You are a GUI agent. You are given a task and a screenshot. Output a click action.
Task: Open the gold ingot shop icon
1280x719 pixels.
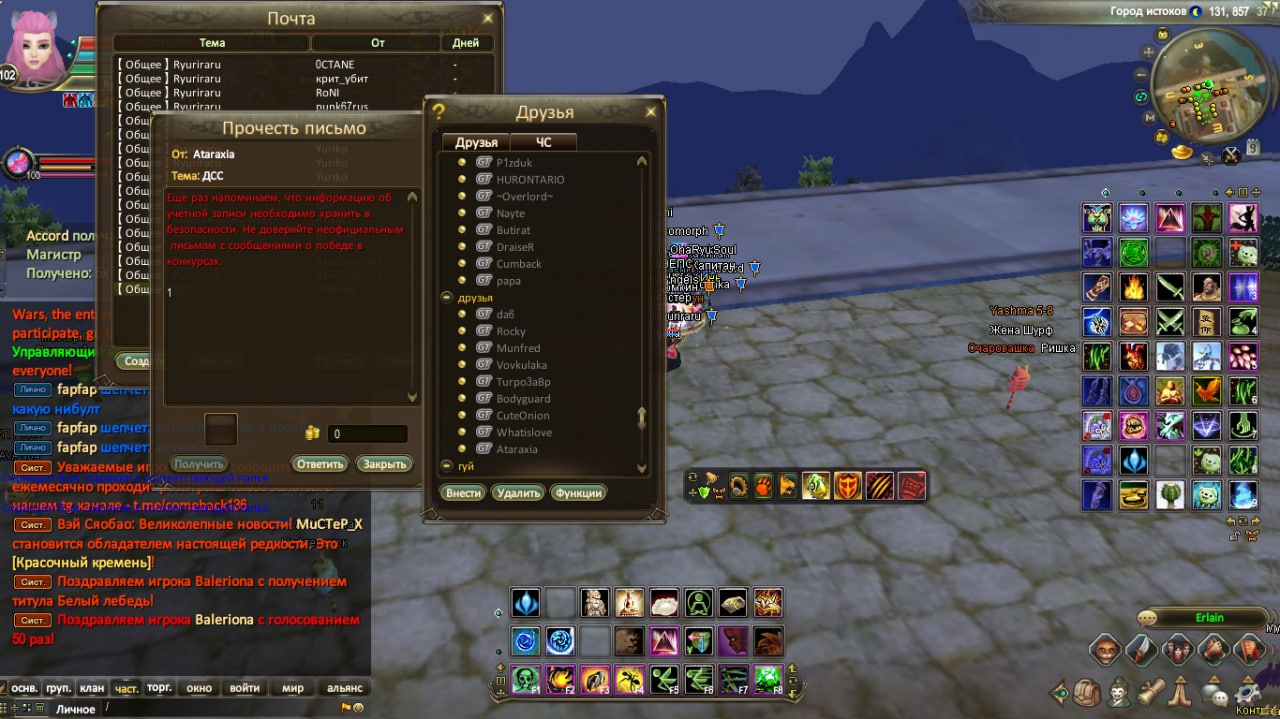(1183, 152)
